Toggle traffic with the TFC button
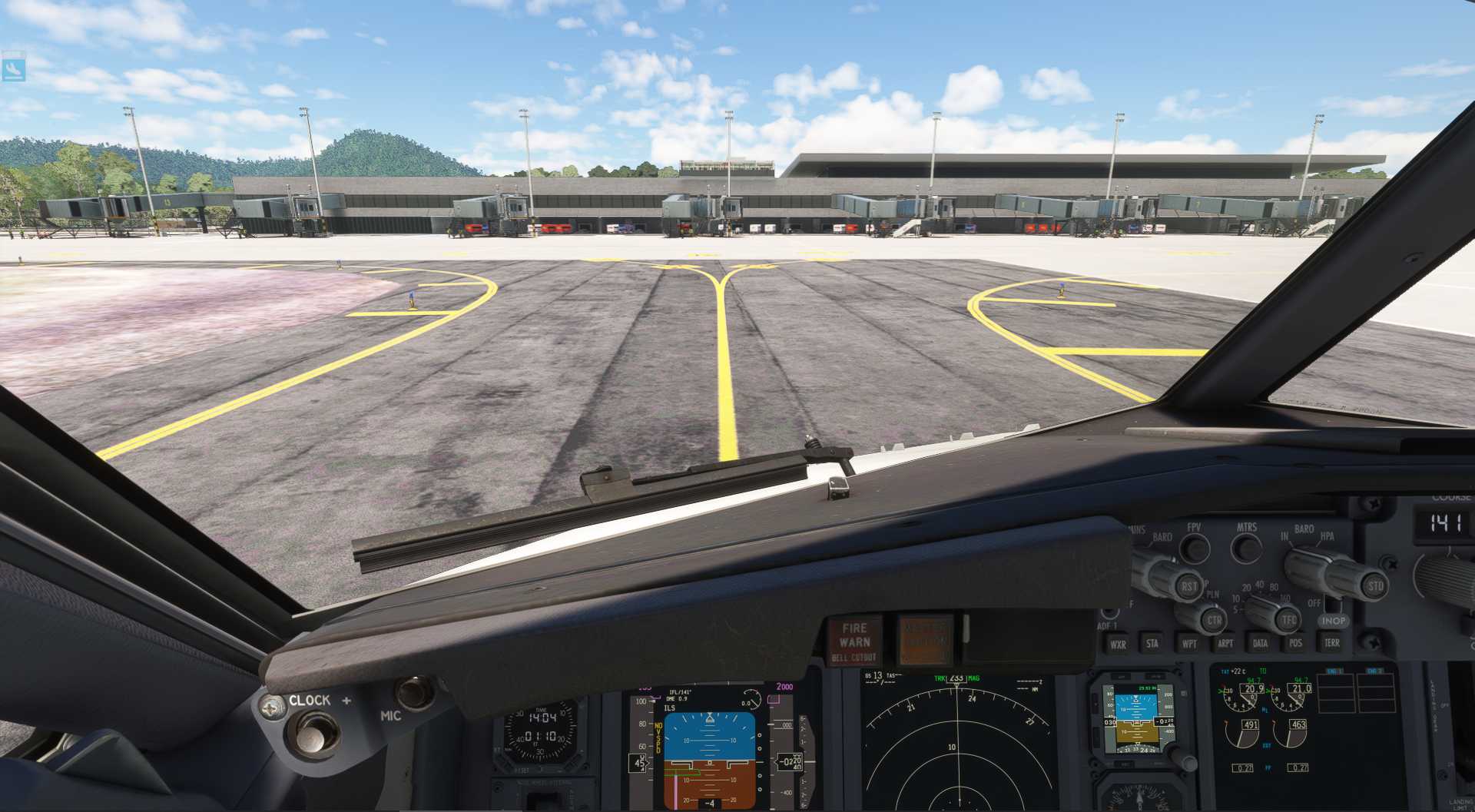1475x812 pixels. pos(1288,619)
